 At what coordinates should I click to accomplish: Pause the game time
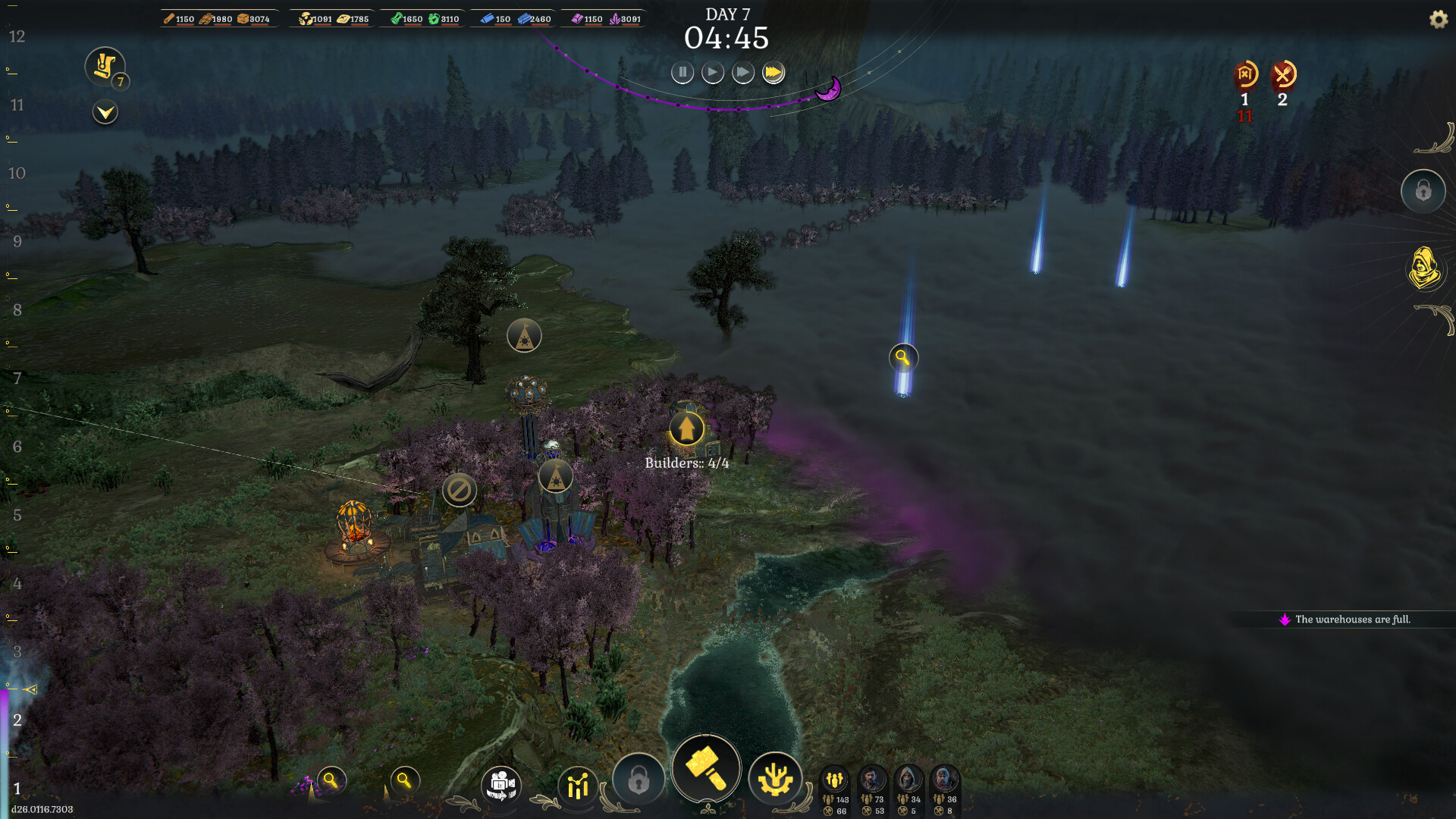(682, 73)
